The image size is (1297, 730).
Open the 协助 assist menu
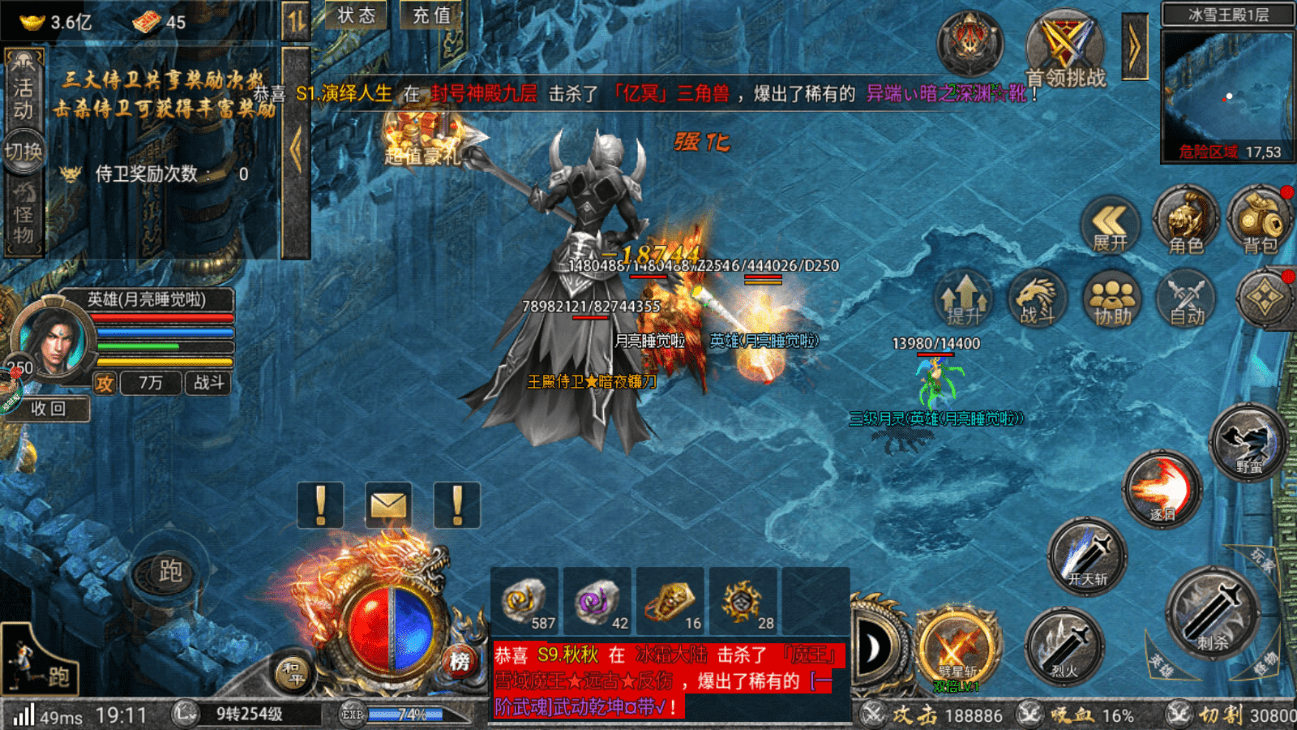point(1112,299)
